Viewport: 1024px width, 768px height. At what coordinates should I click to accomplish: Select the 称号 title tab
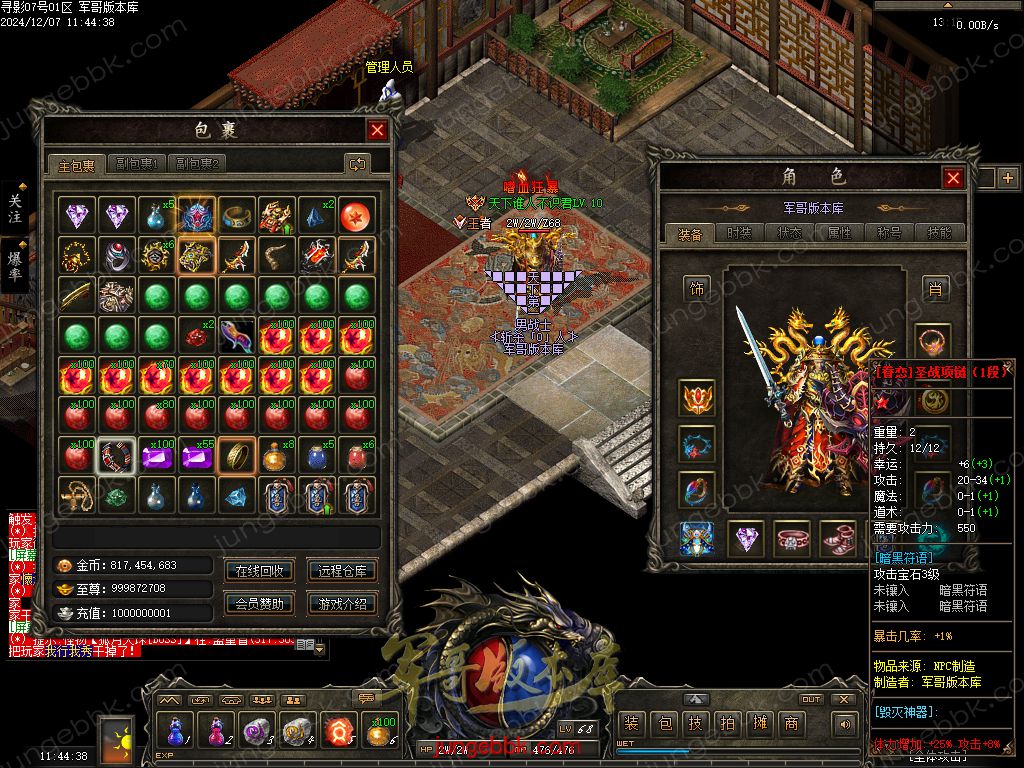[x=889, y=233]
